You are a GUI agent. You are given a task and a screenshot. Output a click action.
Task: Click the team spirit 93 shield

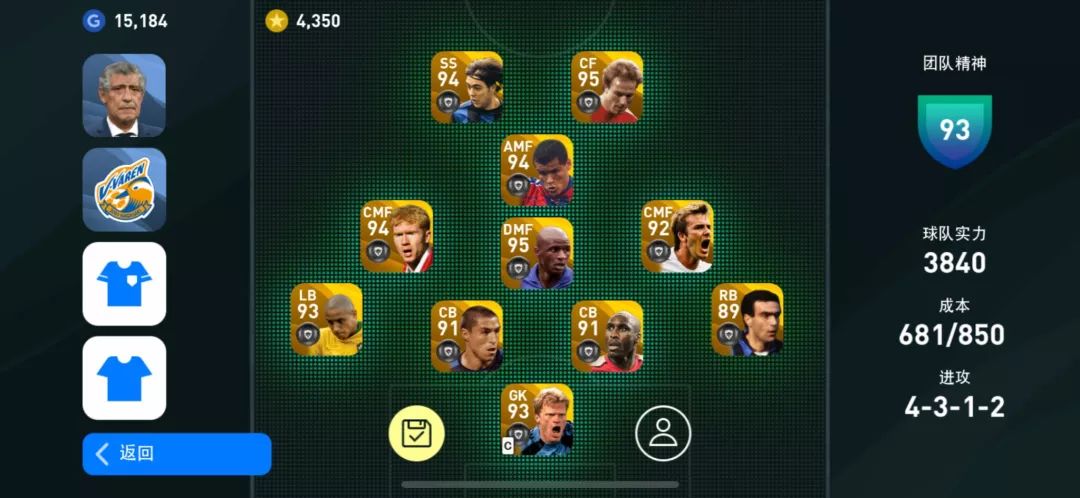[x=955, y=131]
